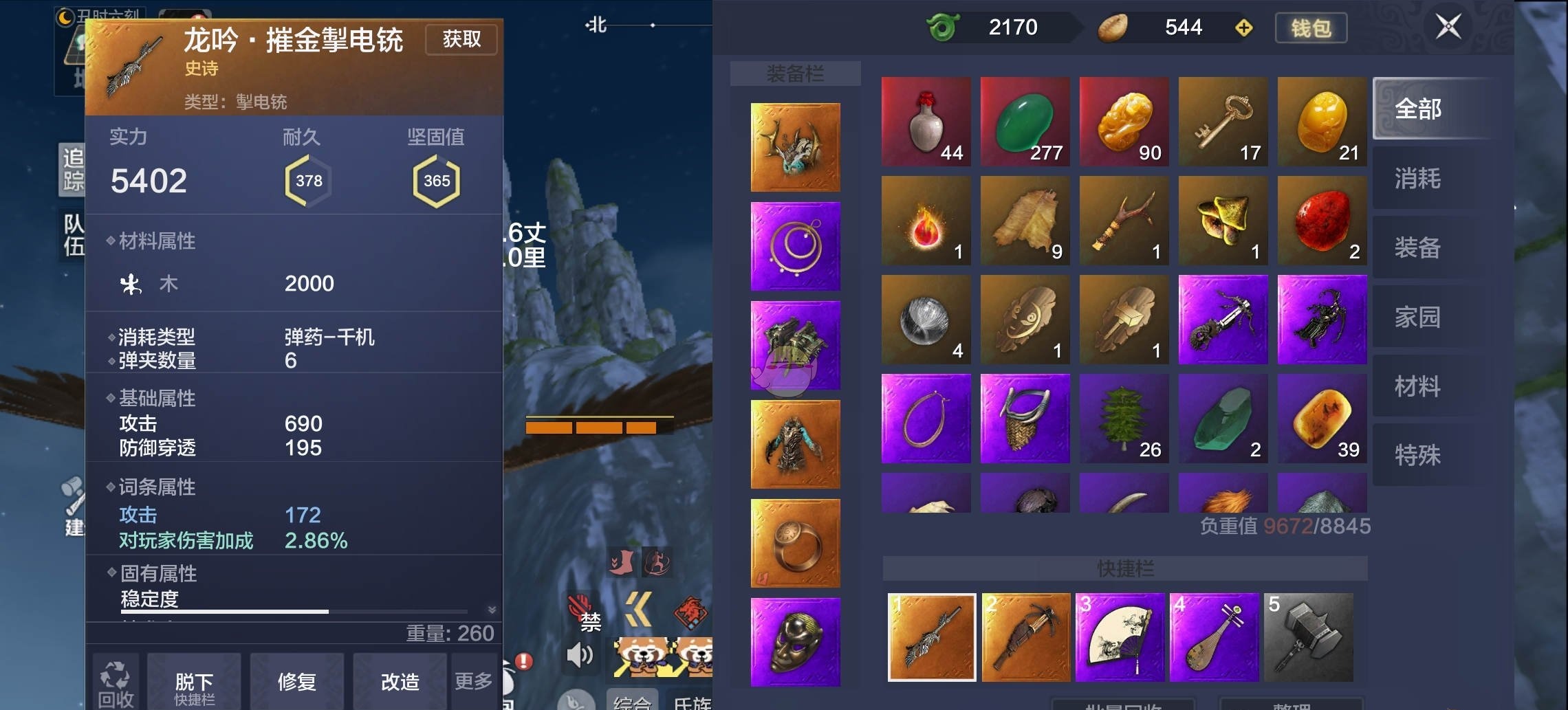Open the mask equipment slot
The image size is (1568, 710).
[x=794, y=644]
